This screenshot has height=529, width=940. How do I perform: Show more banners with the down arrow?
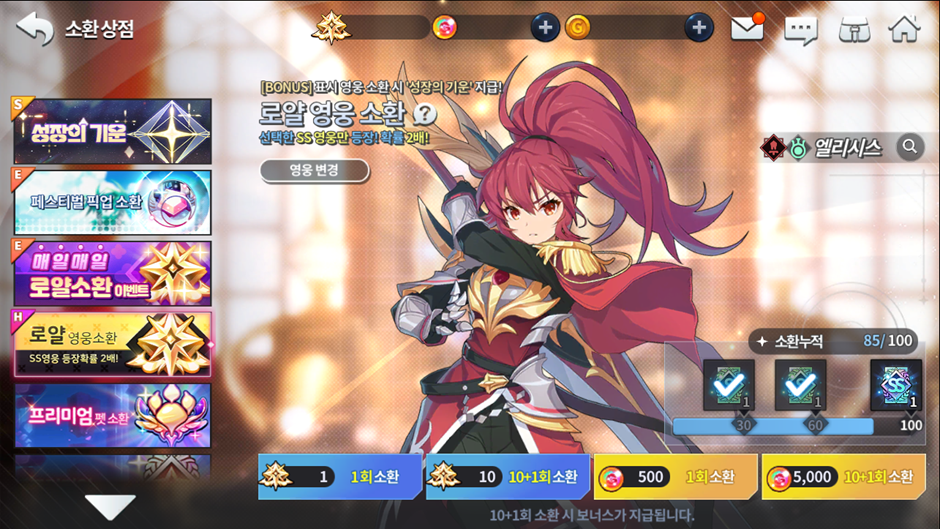[109, 505]
